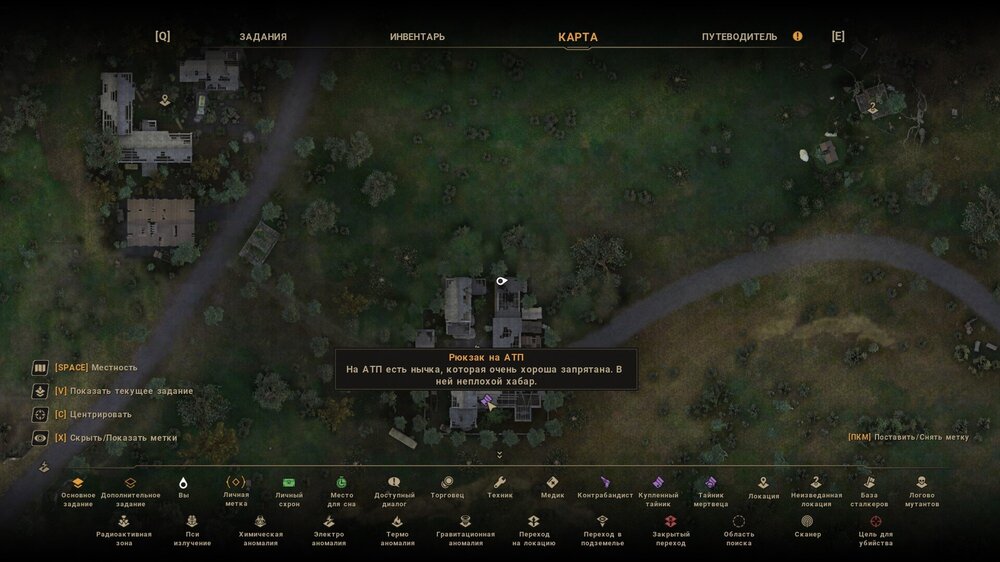Screen dimensions: 1000x562
Task: Select the purple stash marker on the map
Action: (x=487, y=401)
